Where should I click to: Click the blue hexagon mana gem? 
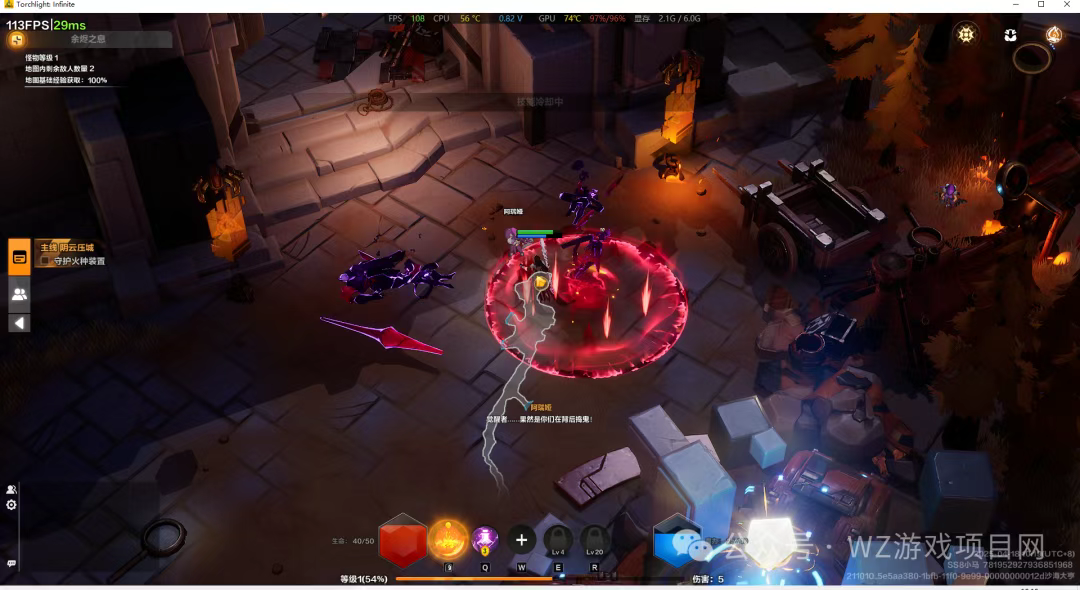pyautogui.click(x=677, y=542)
